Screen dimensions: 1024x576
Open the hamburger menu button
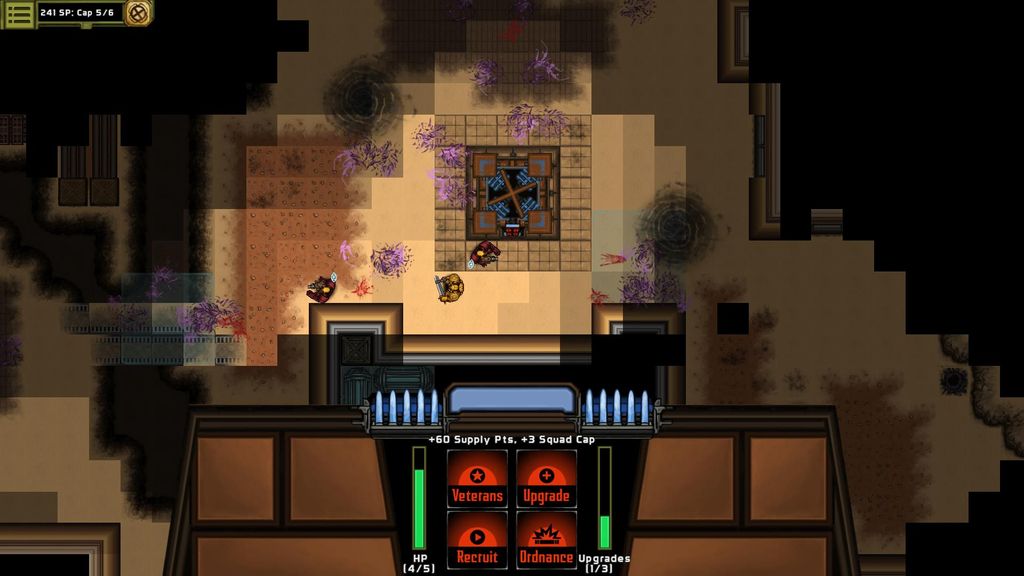19,13
